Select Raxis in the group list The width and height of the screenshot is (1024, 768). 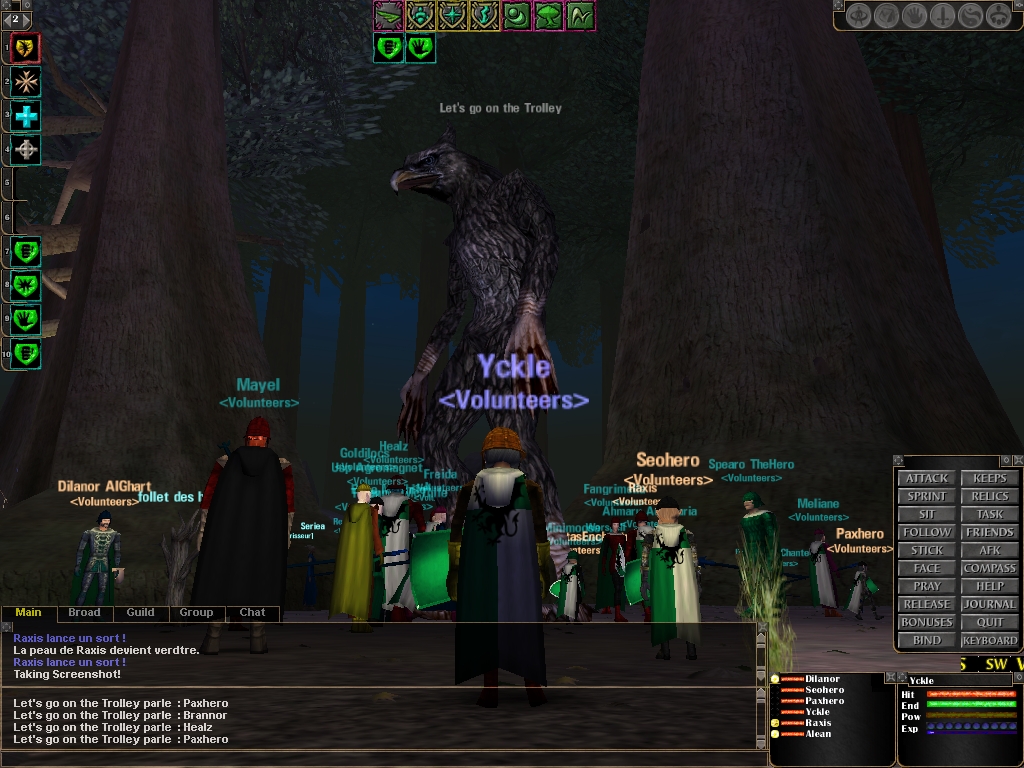coord(818,723)
